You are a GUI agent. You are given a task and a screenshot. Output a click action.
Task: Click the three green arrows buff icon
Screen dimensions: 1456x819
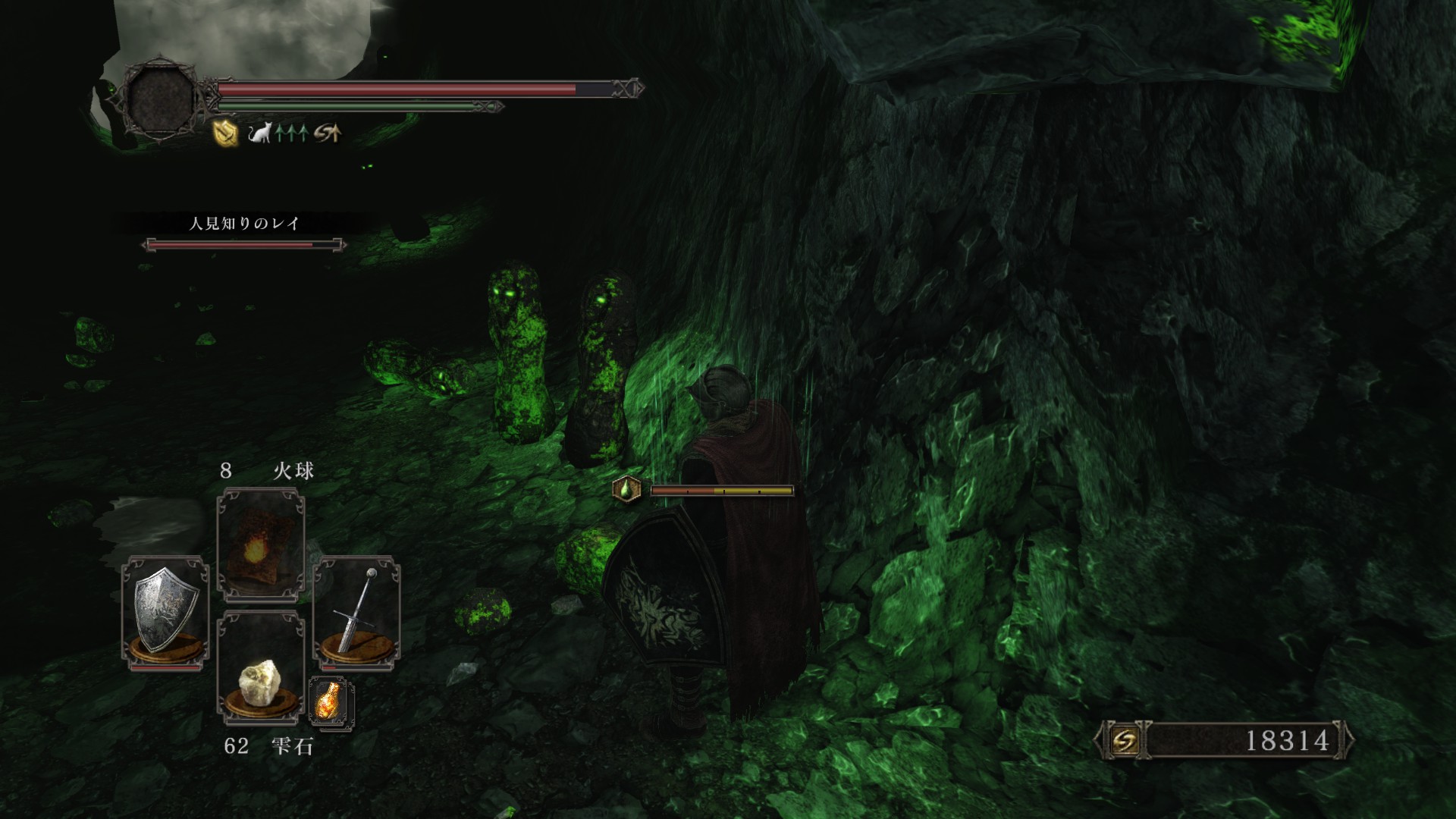click(292, 134)
